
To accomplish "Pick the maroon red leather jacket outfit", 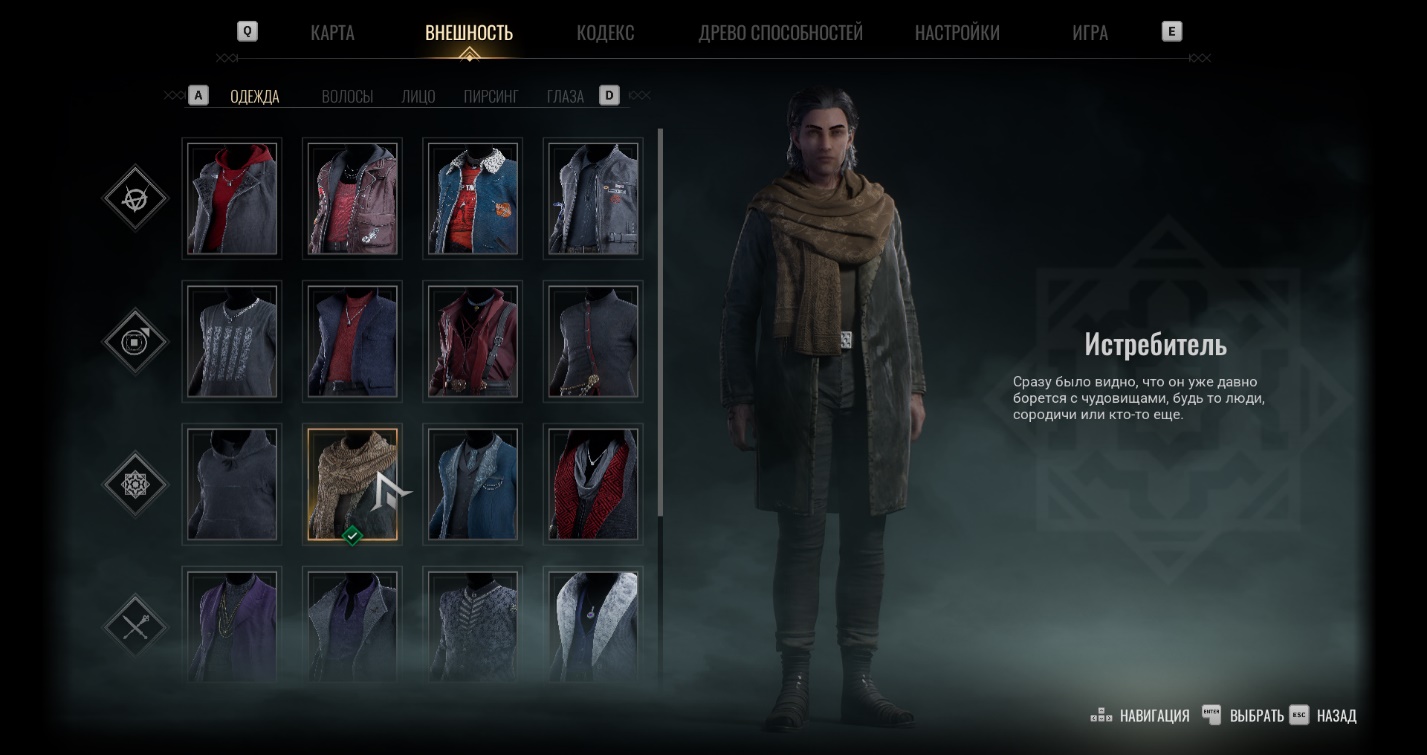I will [472, 341].
